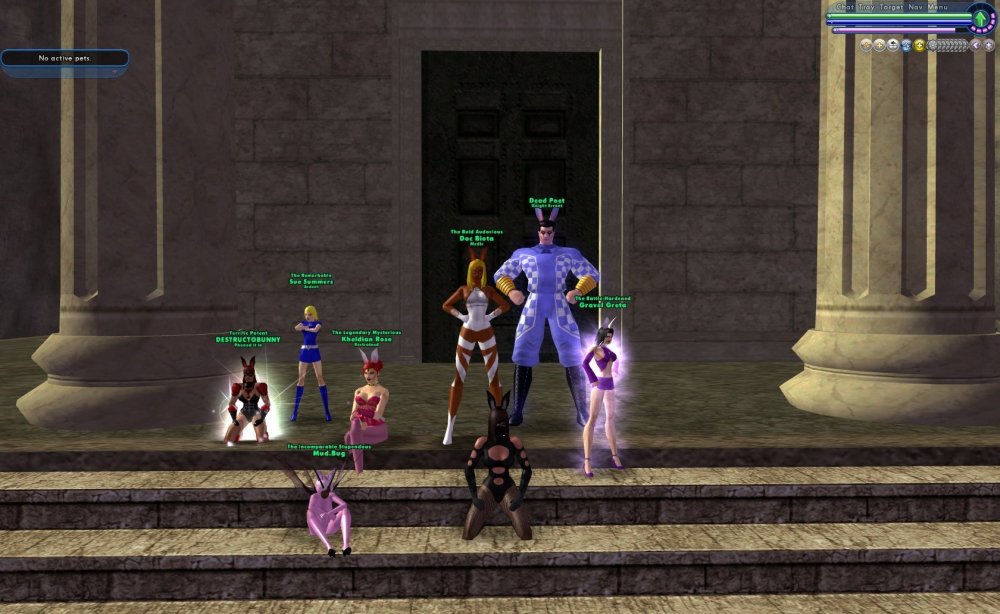Open the Chat window toggle
1000x614 pixels.
[x=844, y=7]
